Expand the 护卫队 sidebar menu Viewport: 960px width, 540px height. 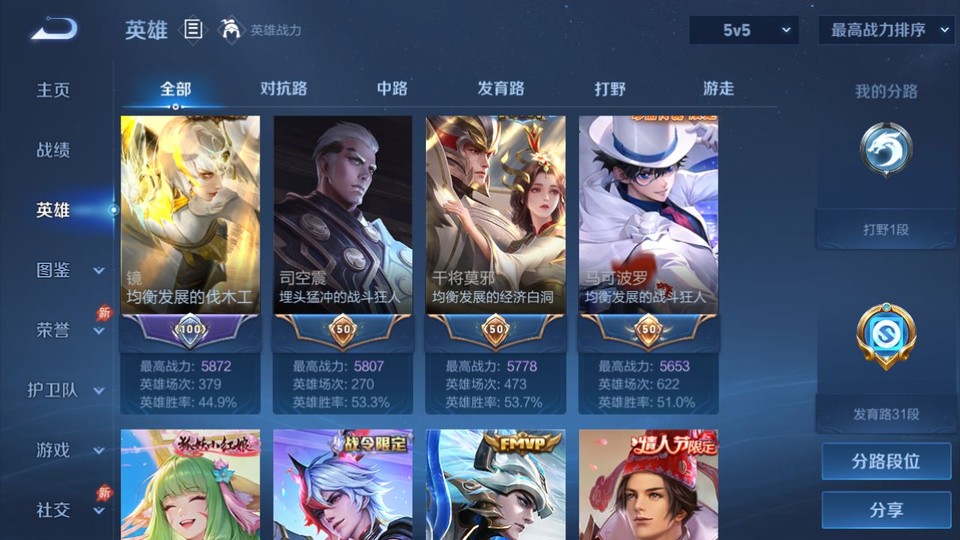pos(66,390)
